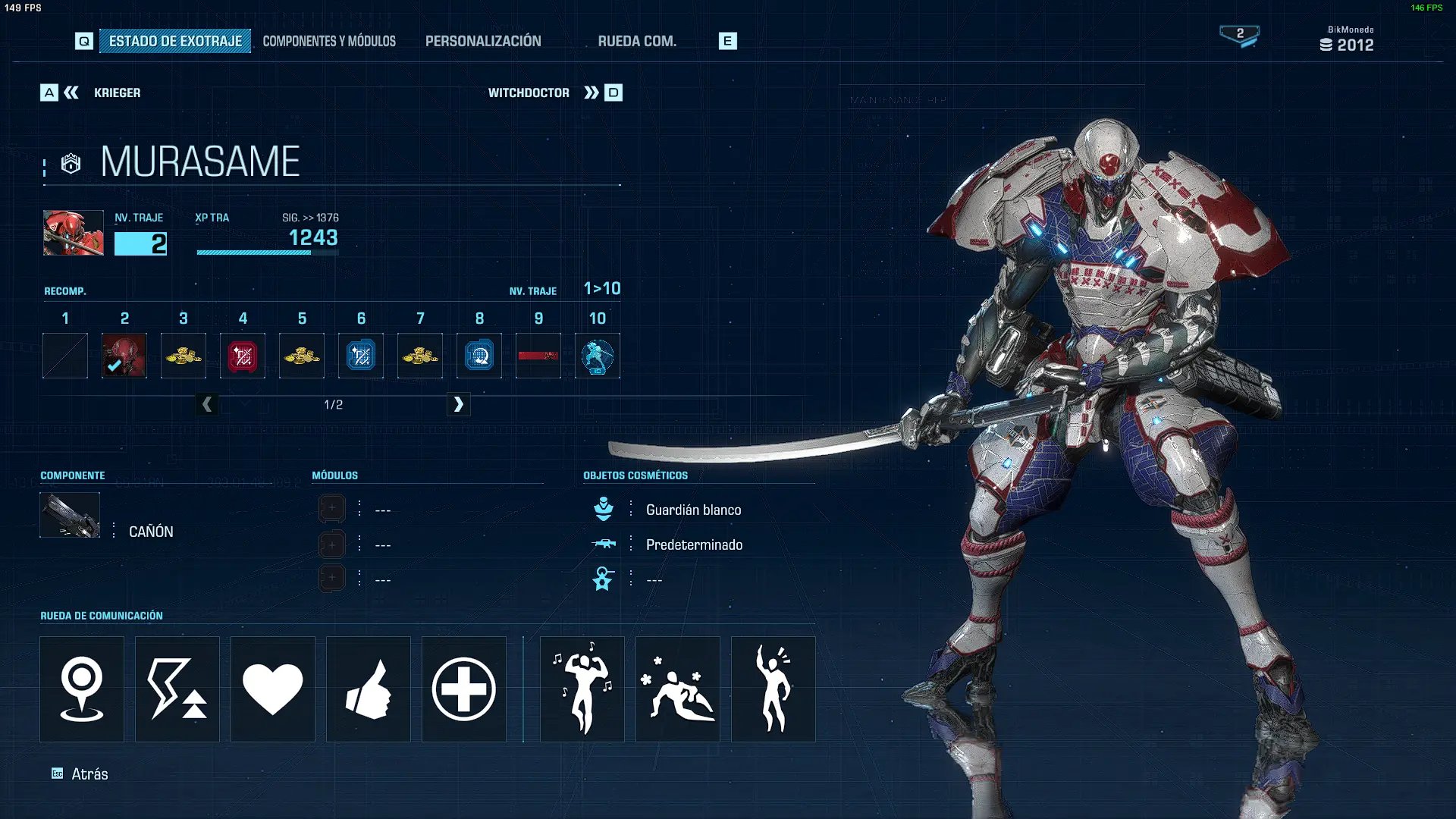Show the previous rewards page
This screenshot has height=819, width=1456.
coord(207,404)
